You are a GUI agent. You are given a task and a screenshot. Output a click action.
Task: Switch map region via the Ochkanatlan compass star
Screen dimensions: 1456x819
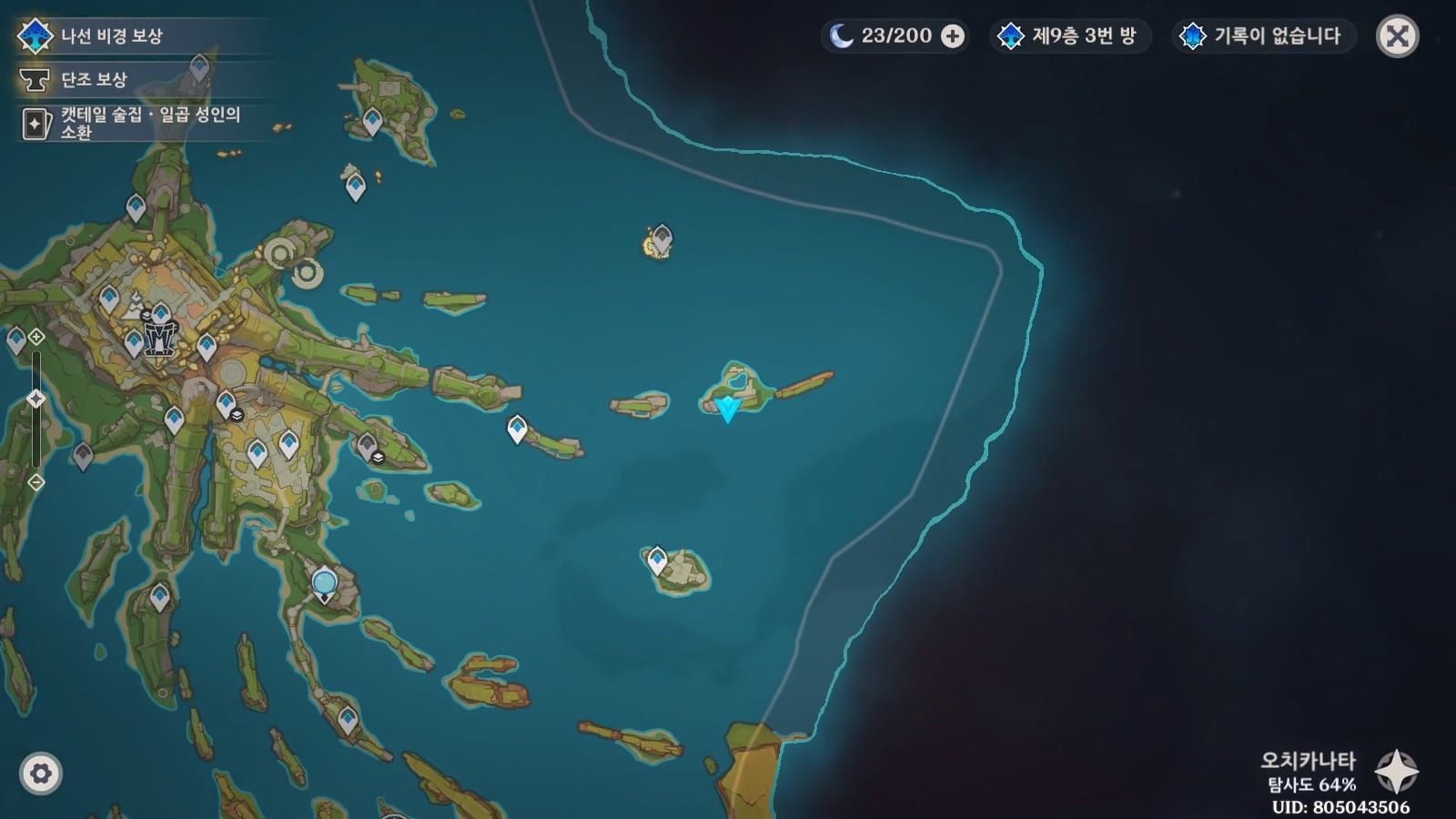1396,772
